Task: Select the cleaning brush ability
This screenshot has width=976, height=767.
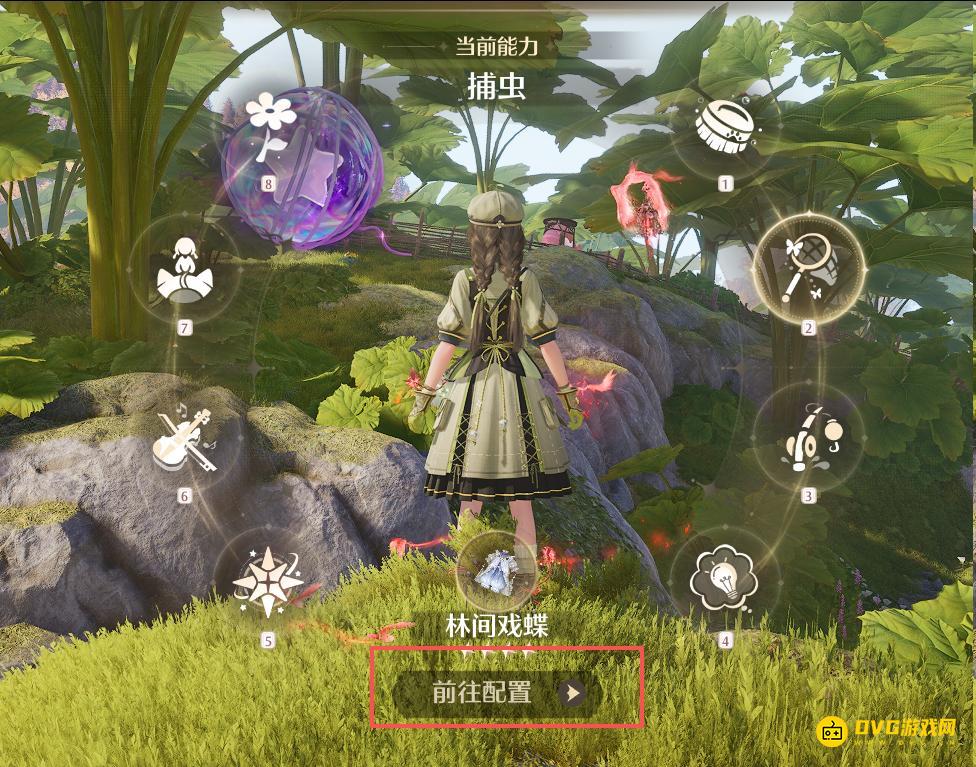Action: point(724,128)
